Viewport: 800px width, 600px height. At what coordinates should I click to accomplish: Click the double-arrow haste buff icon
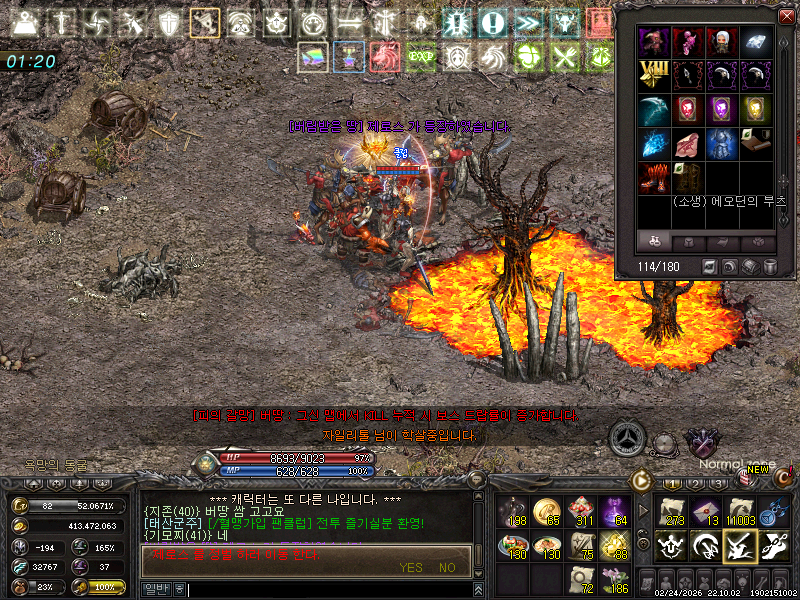pyautogui.click(x=528, y=23)
